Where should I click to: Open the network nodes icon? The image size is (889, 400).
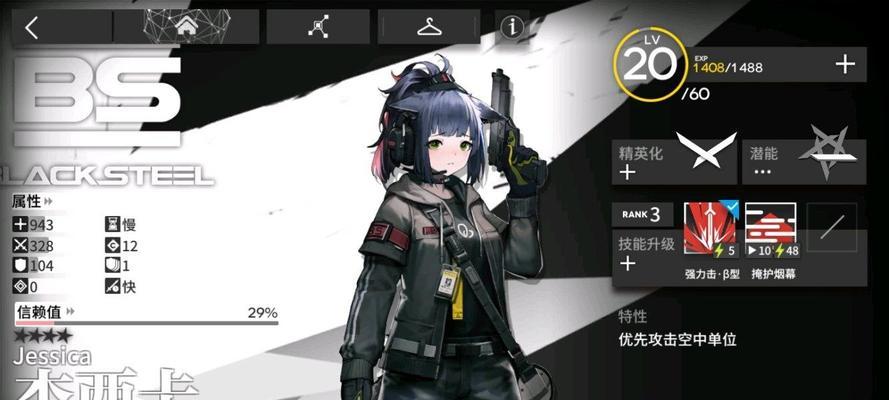pos(319,27)
